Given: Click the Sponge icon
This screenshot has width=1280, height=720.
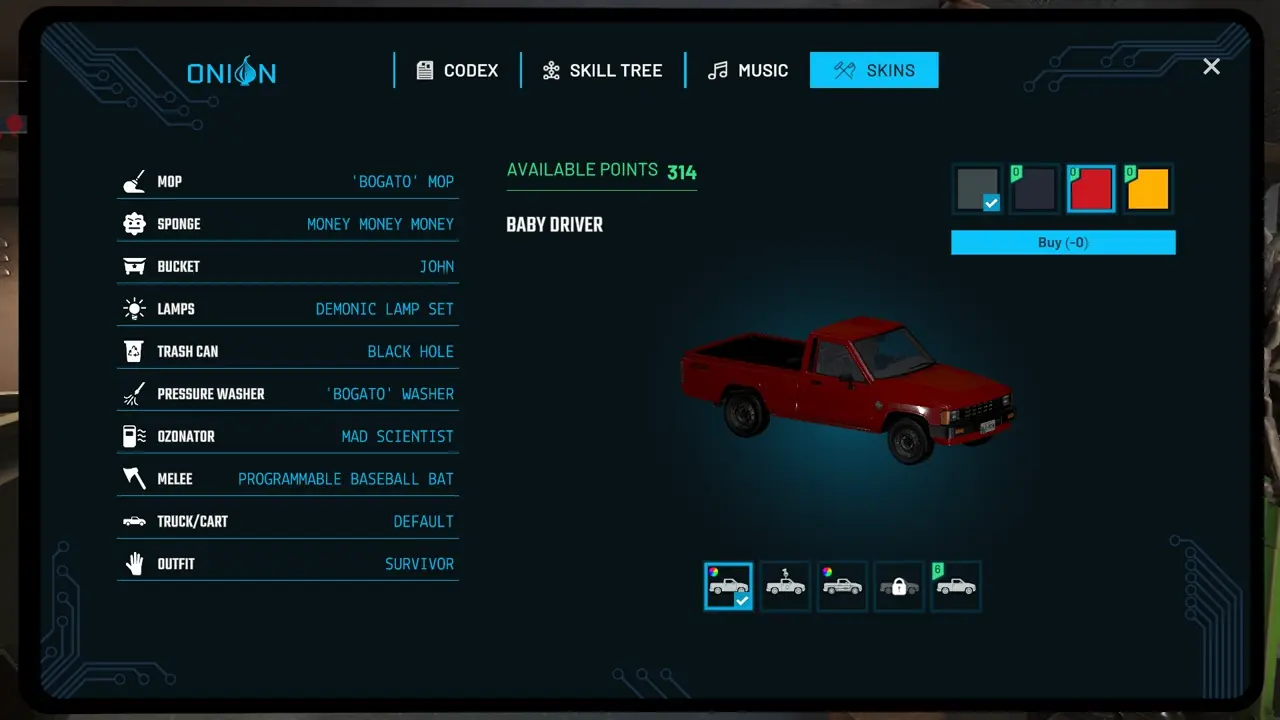Looking at the screenshot, I should coord(134,223).
